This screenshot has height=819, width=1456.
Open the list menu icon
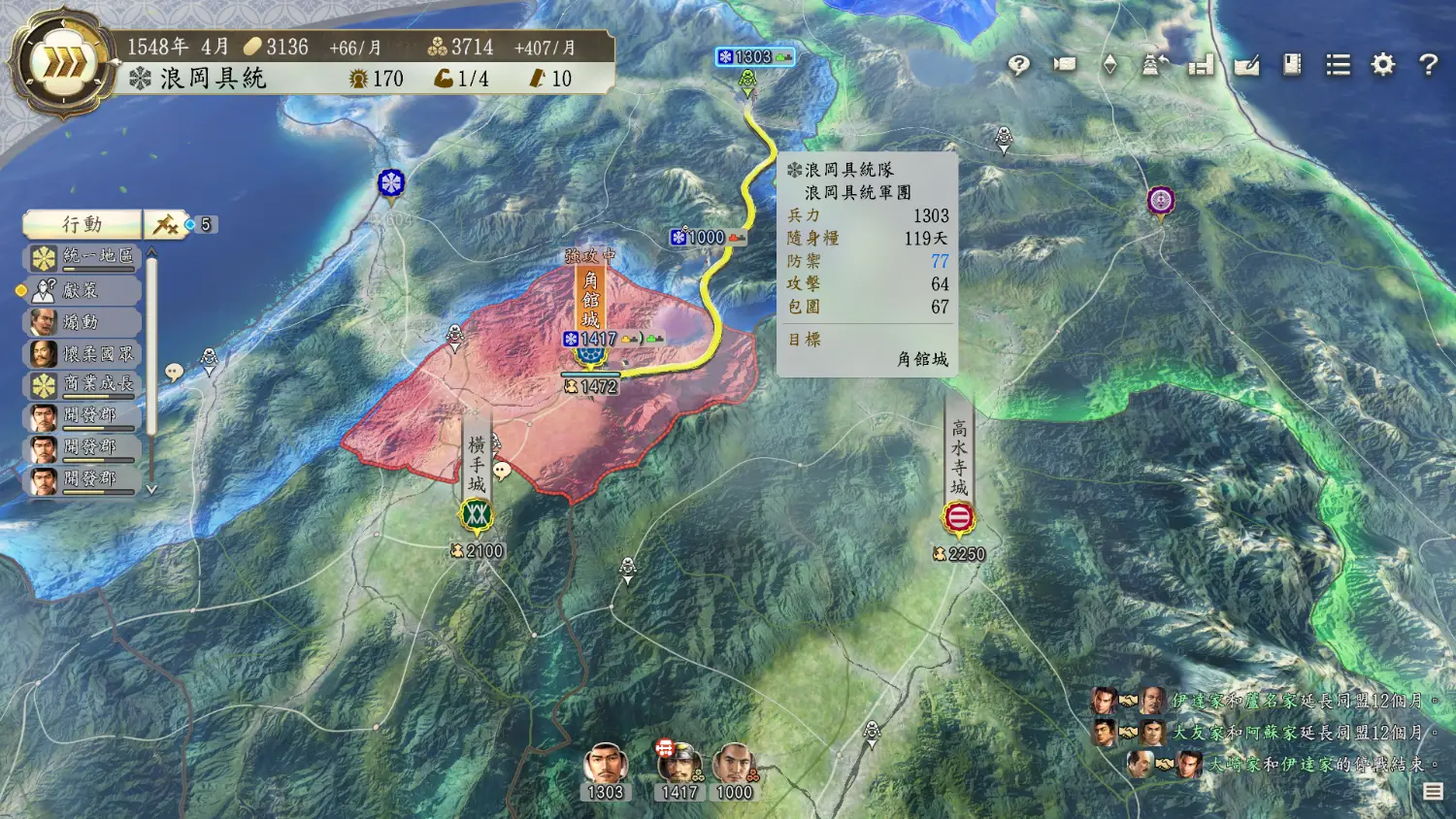[x=1338, y=65]
